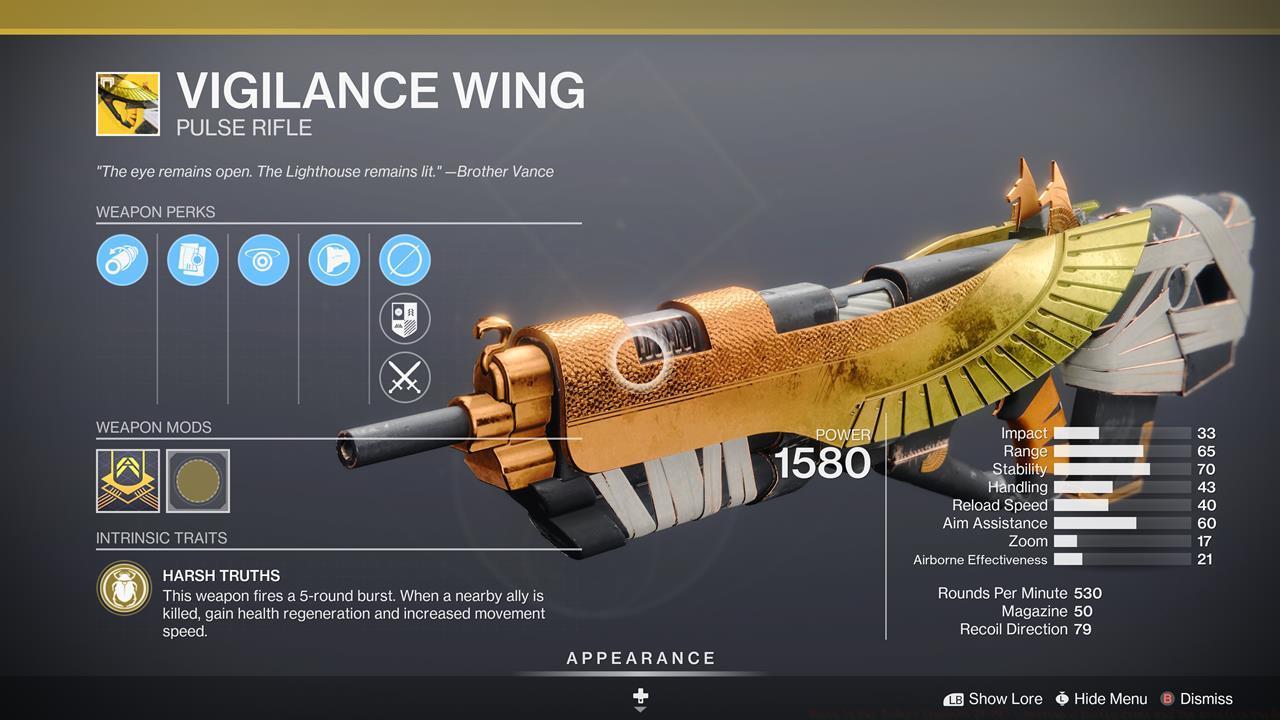Open the Appearance section
Viewport: 1280px width, 720px height.
click(x=641, y=659)
